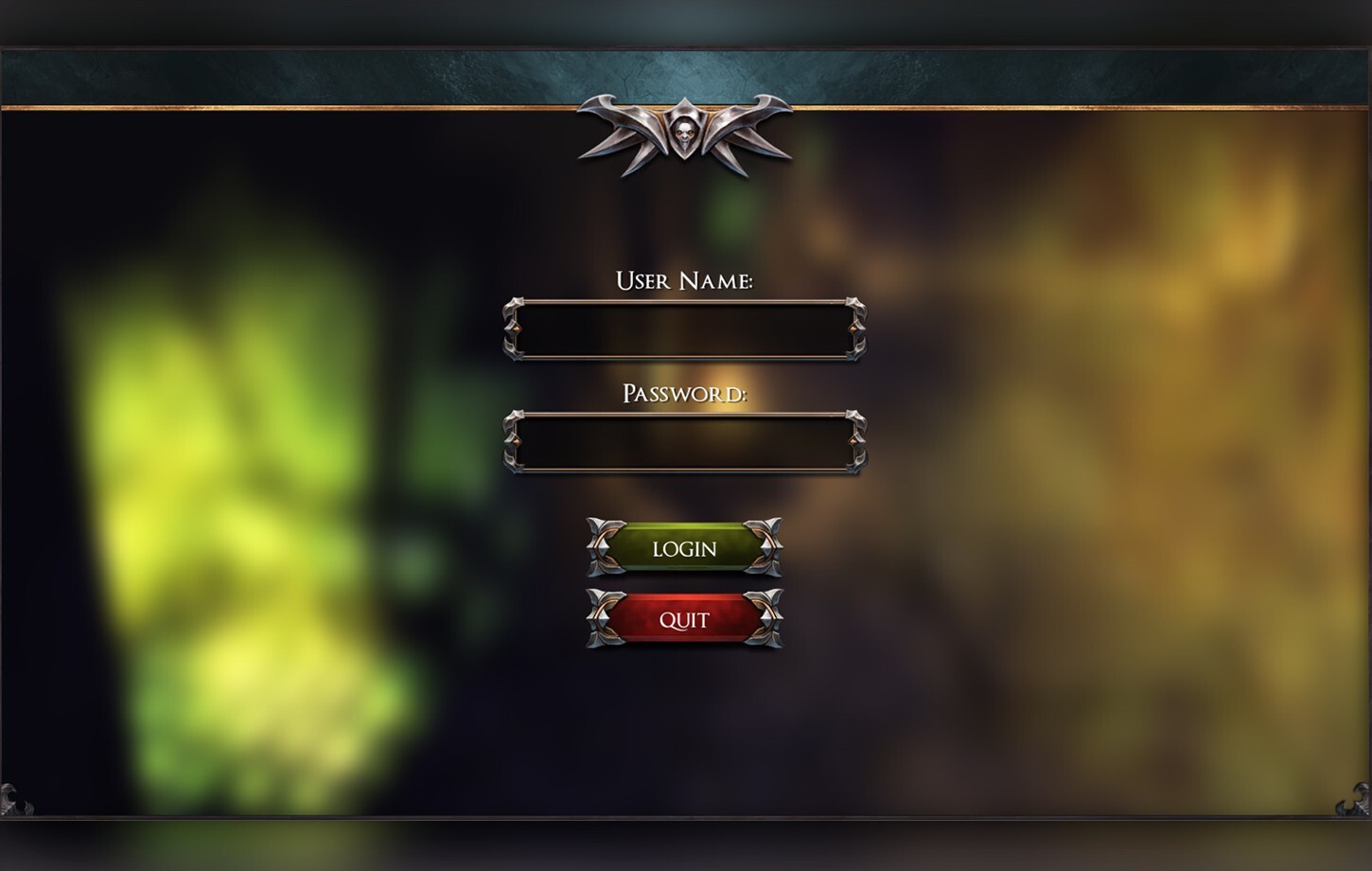Screen dimensions: 1372x871
Task: Click the QUIT text on the red button
Action: 684,619
